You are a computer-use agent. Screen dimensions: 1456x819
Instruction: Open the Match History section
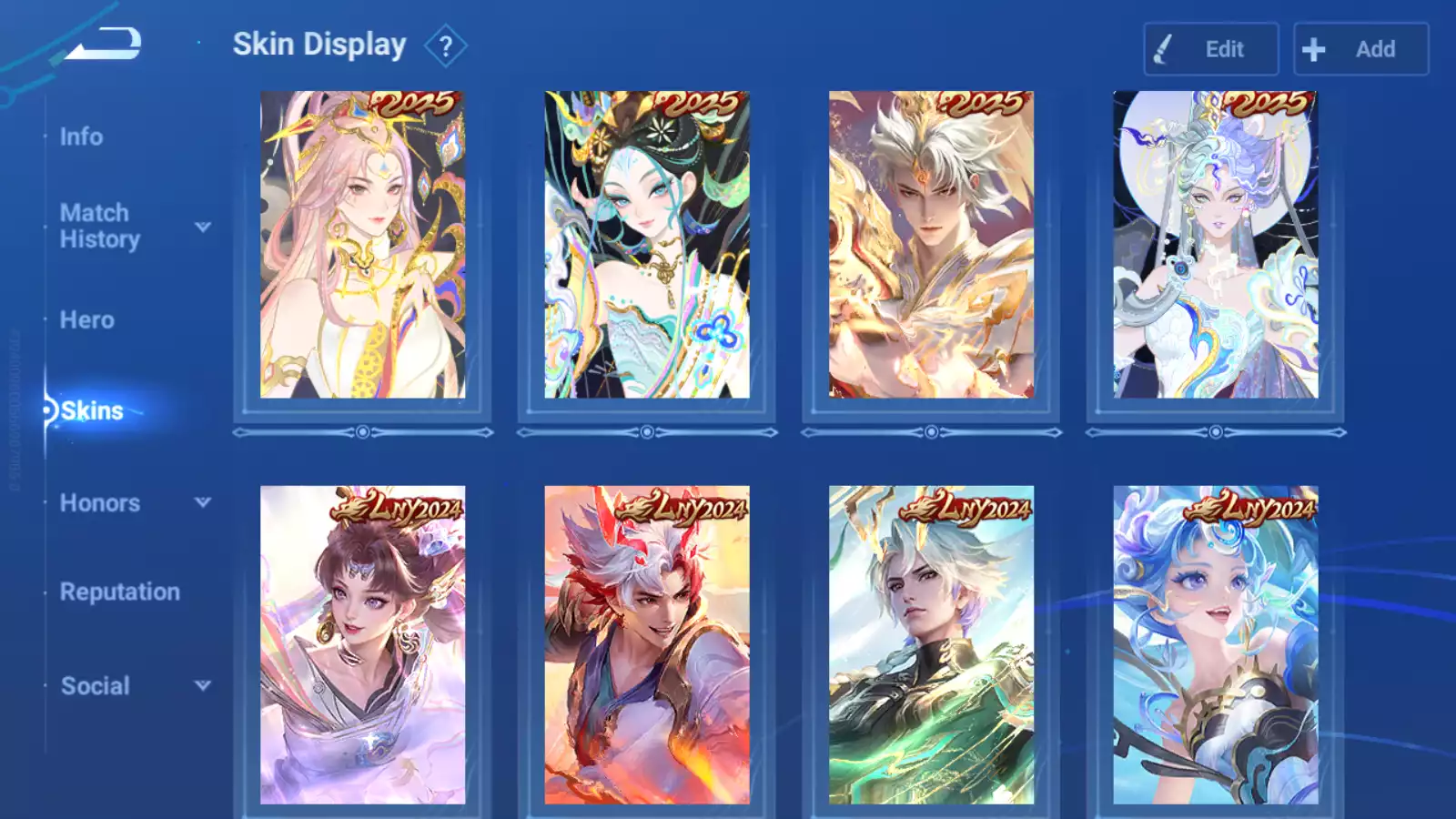[x=99, y=226]
